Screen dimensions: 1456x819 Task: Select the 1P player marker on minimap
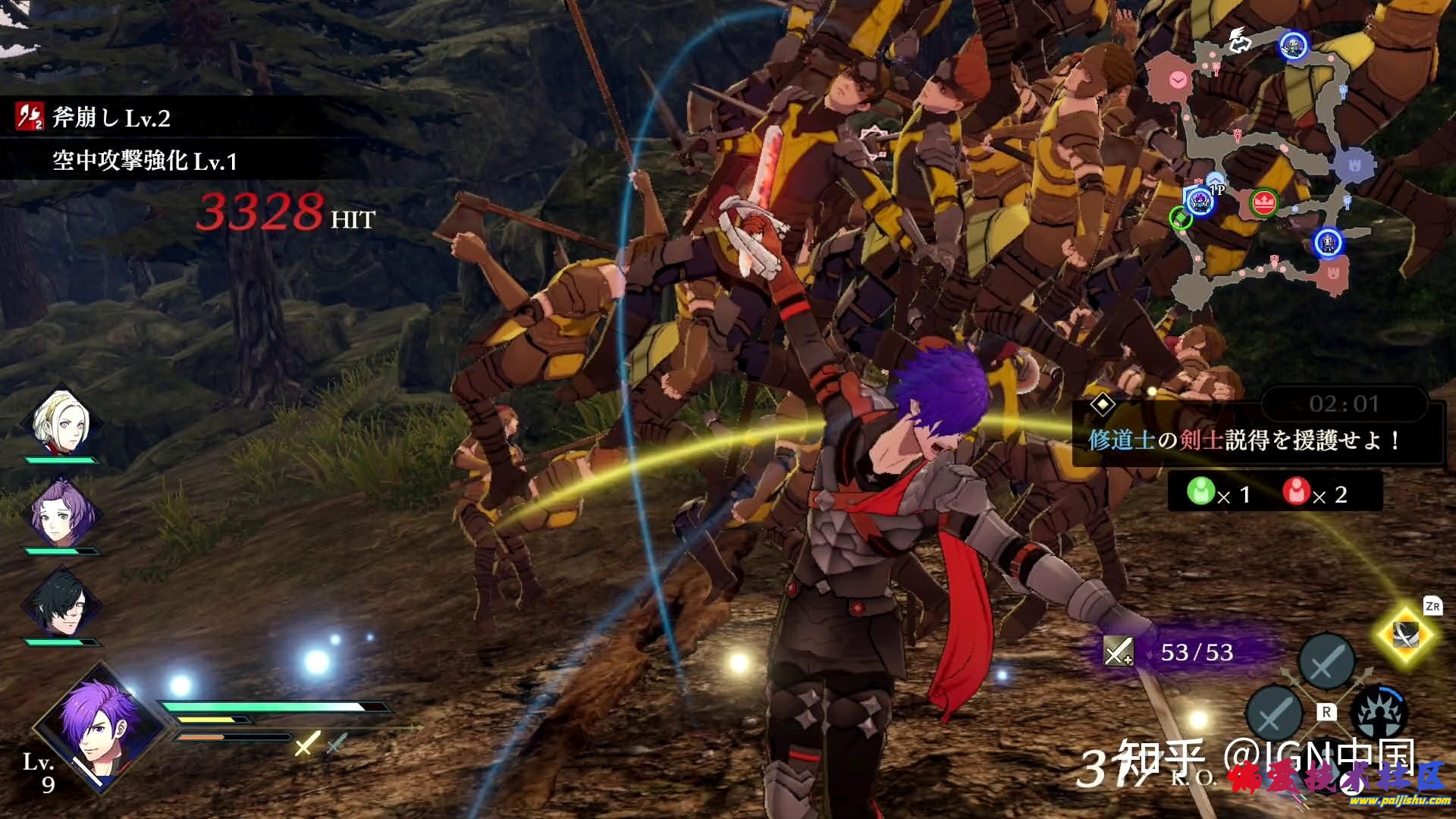coord(1200,201)
